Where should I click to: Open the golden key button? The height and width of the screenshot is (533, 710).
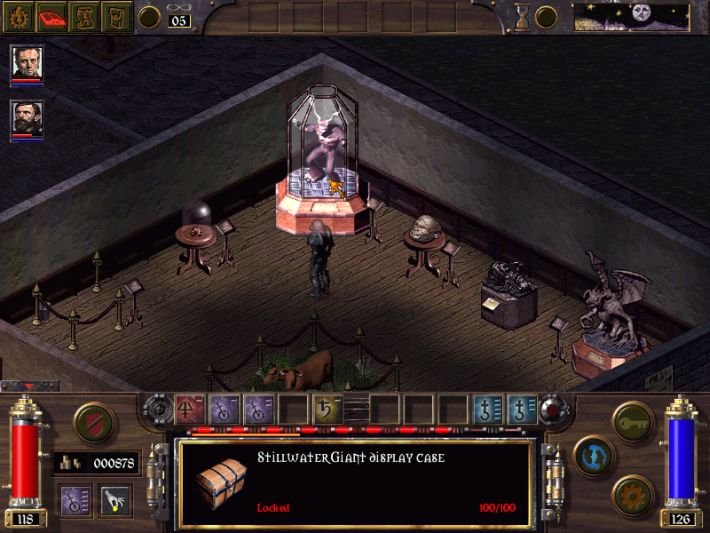coord(633,421)
